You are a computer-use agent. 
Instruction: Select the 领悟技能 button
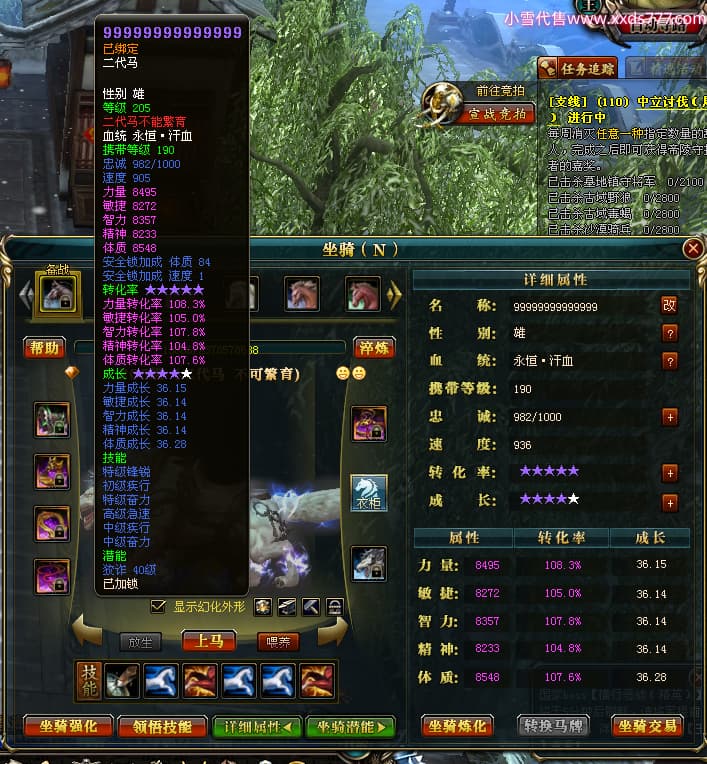coord(161,727)
